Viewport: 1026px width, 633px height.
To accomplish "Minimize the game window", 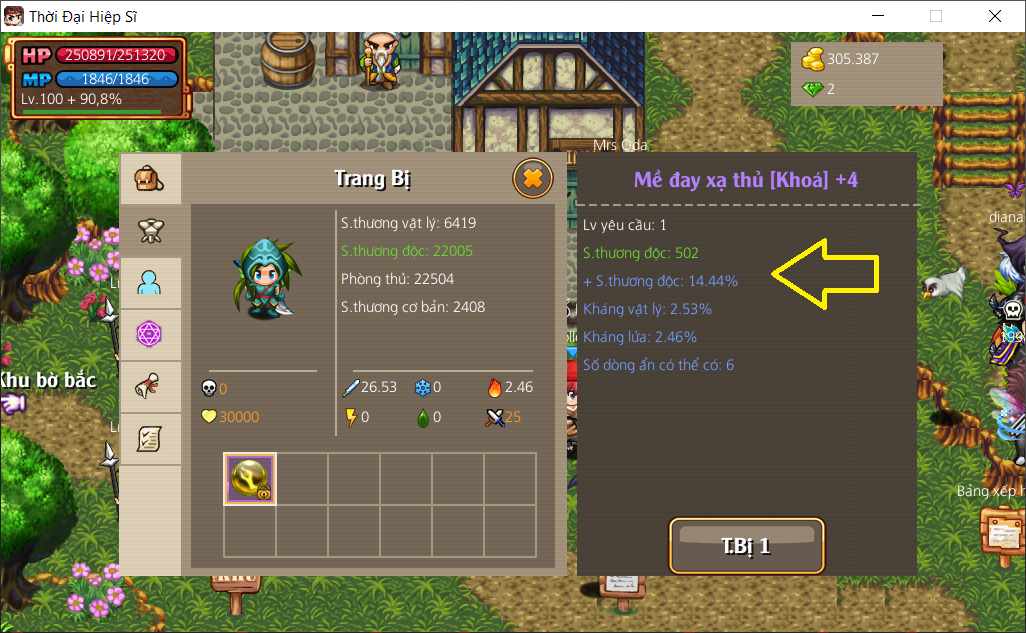I will click(878, 16).
